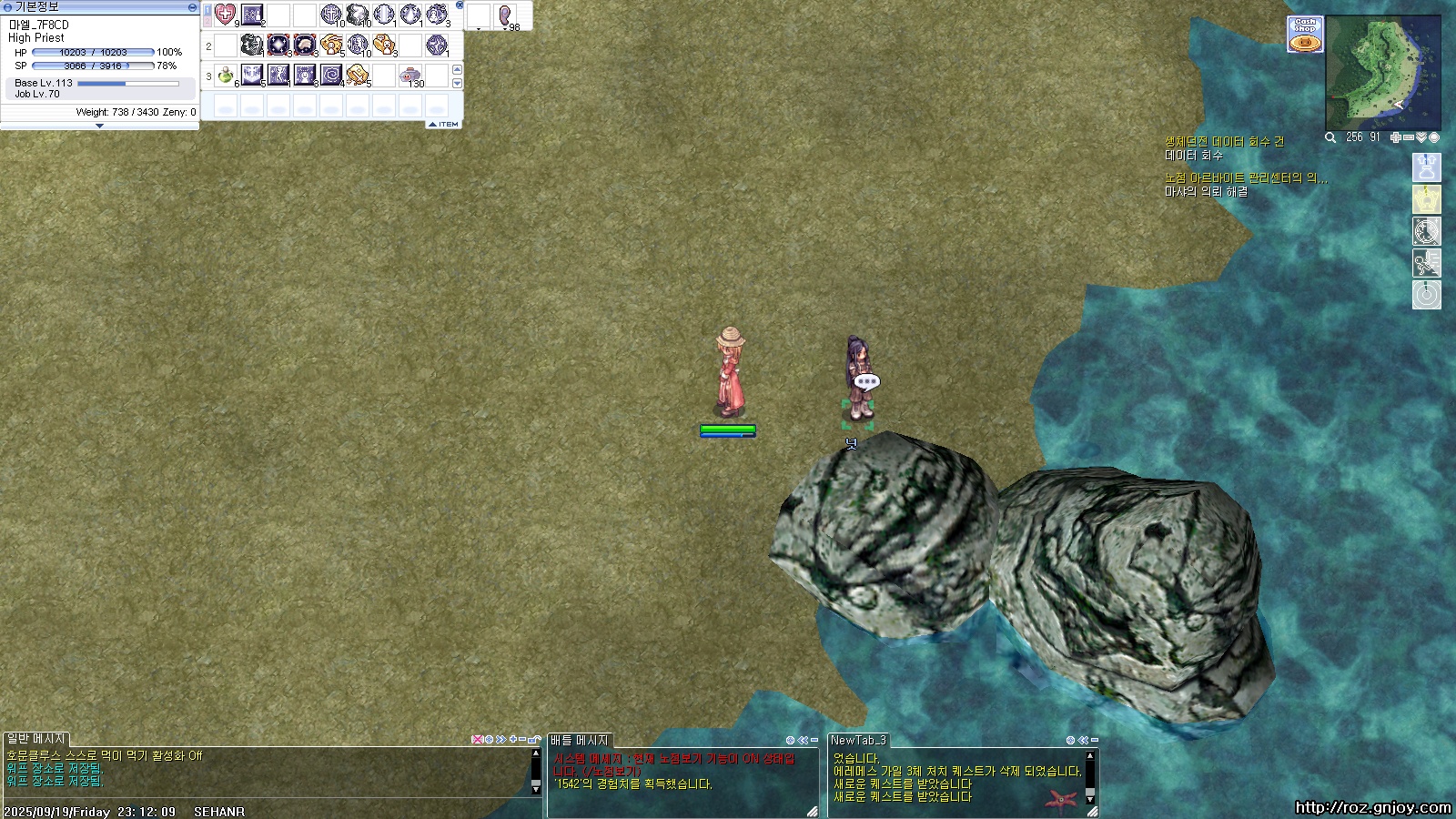This screenshot has height=819, width=1456.
Task: Switch to the 배틀 메시지 tab
Action: 580,740
